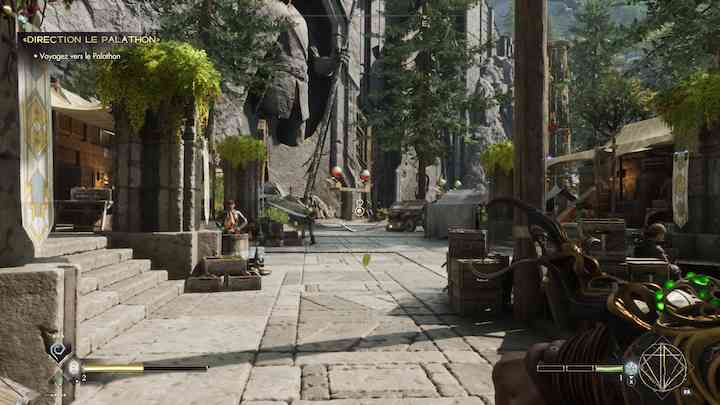The width and height of the screenshot is (720, 405).
Task: Open the "Direction le Palathon" quest tracker
Action: [x=90, y=39]
